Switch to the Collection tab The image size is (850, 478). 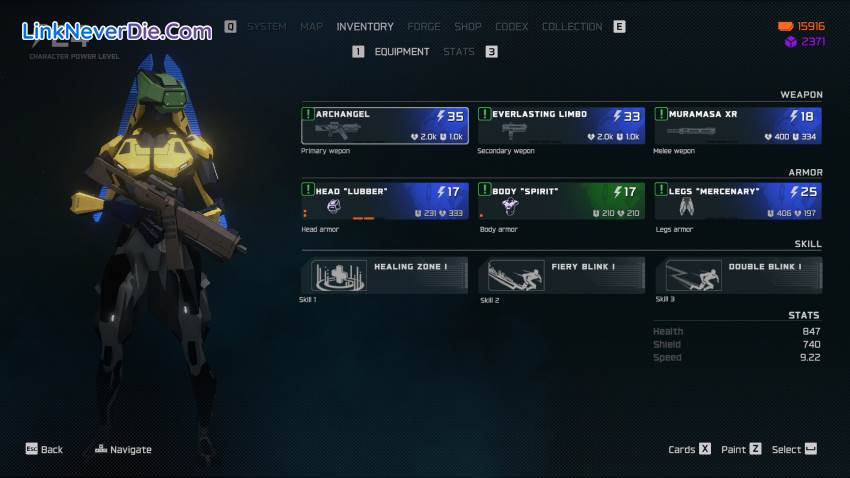[x=572, y=26]
